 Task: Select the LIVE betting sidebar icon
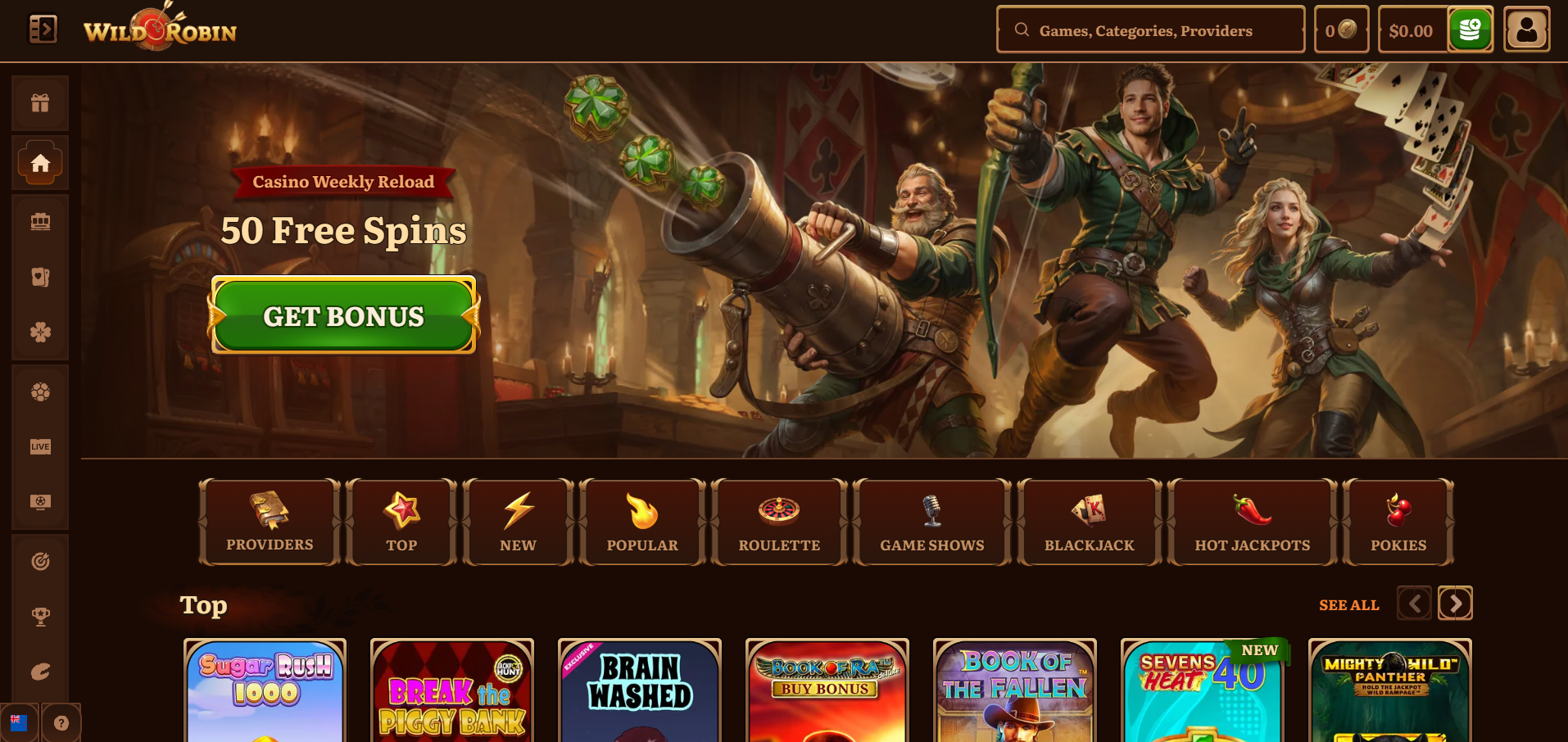click(x=40, y=446)
